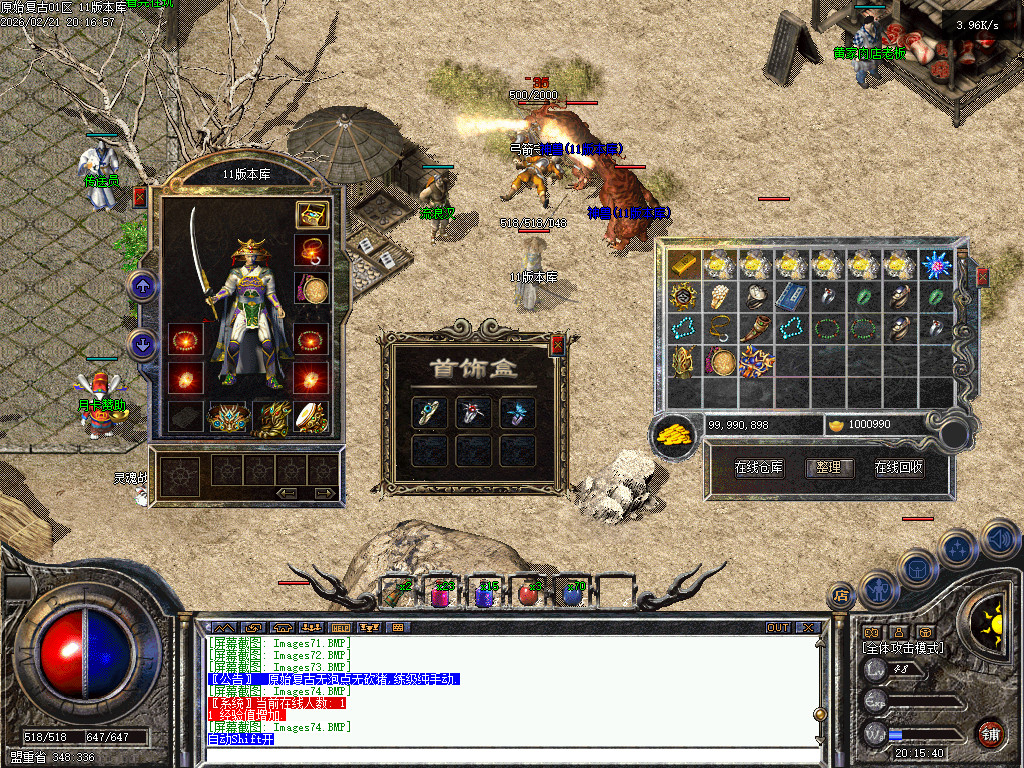Select the equipped medal slot on character
The width and height of the screenshot is (1024, 768).
313,289
